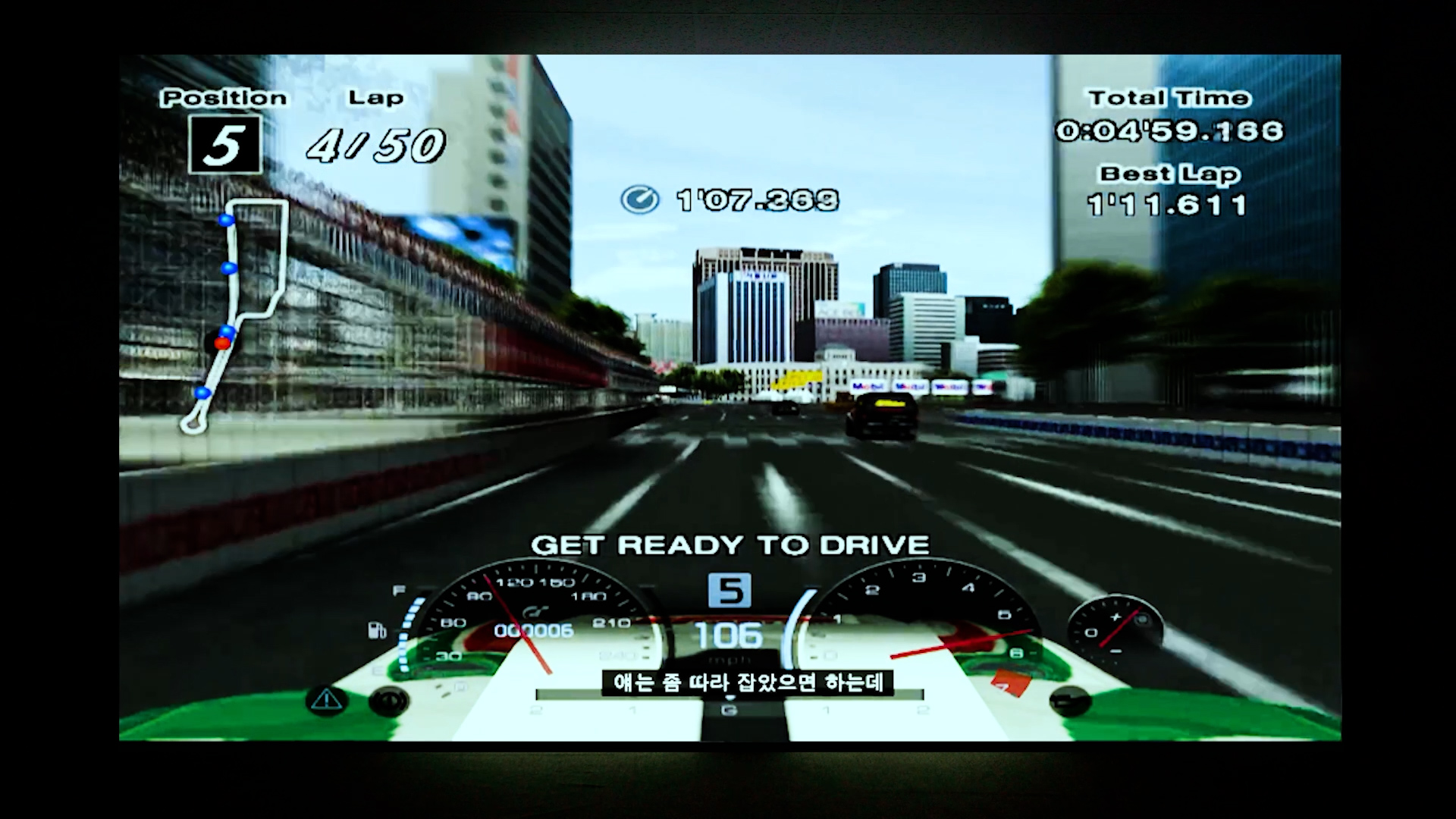Click the warning triangle icon
Viewport: 1456px width, 819px height.
[326, 700]
